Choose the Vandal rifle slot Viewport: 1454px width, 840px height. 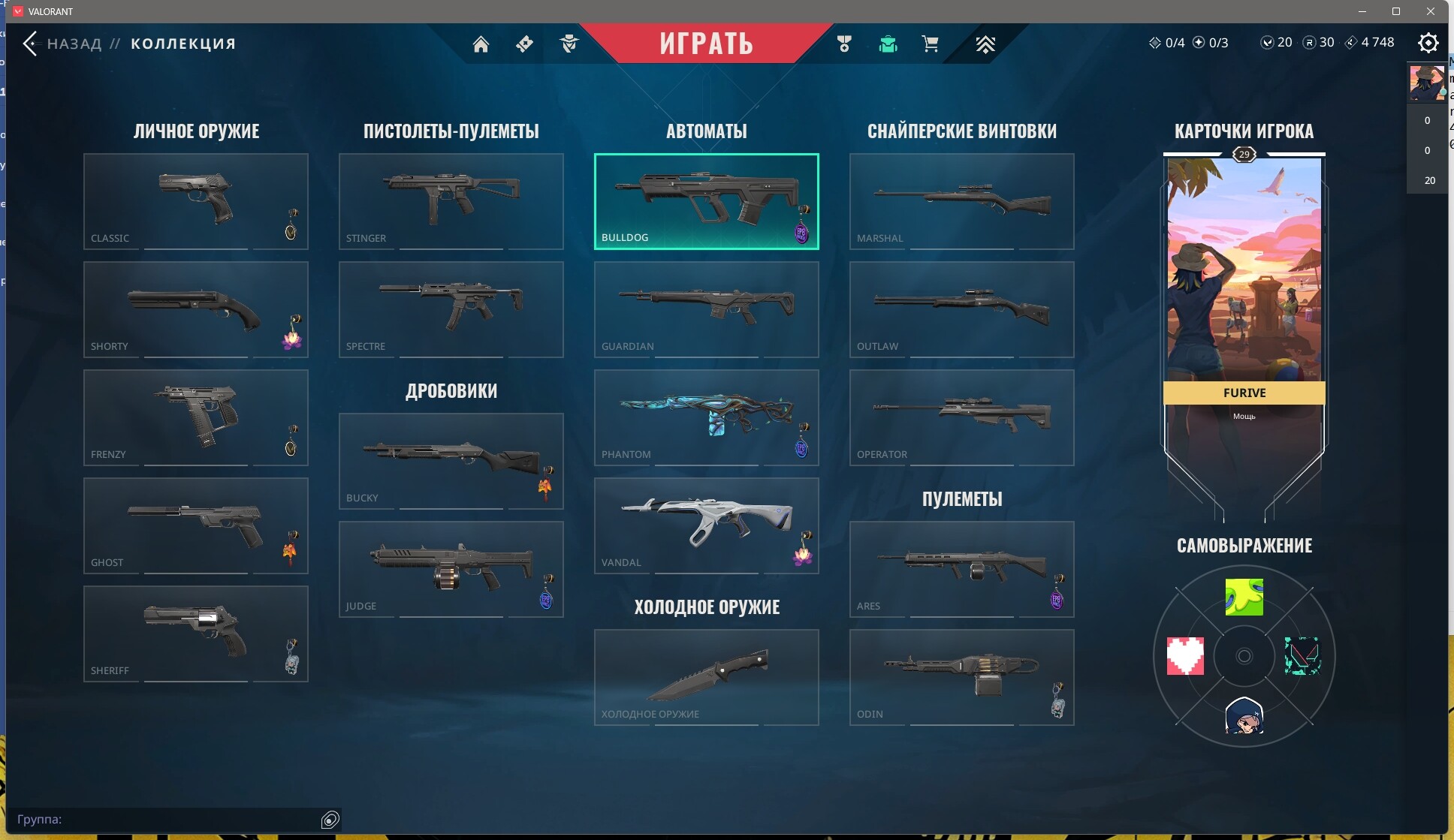(x=706, y=525)
